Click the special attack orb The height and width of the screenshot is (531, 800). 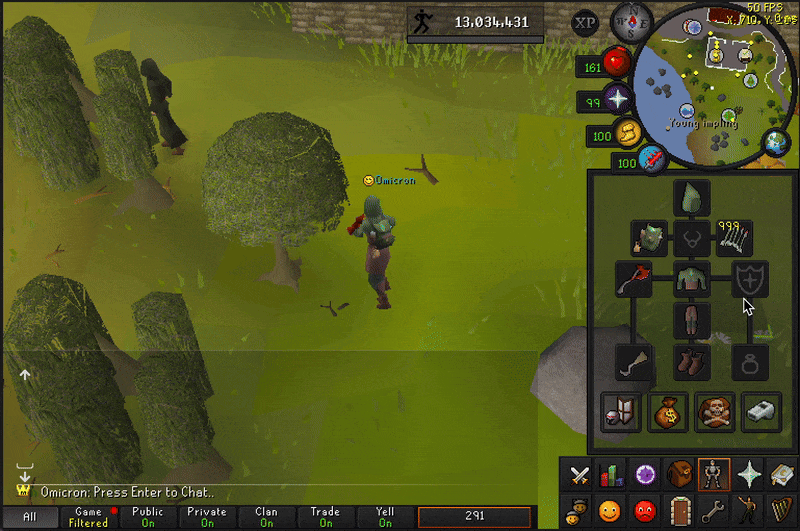point(653,159)
